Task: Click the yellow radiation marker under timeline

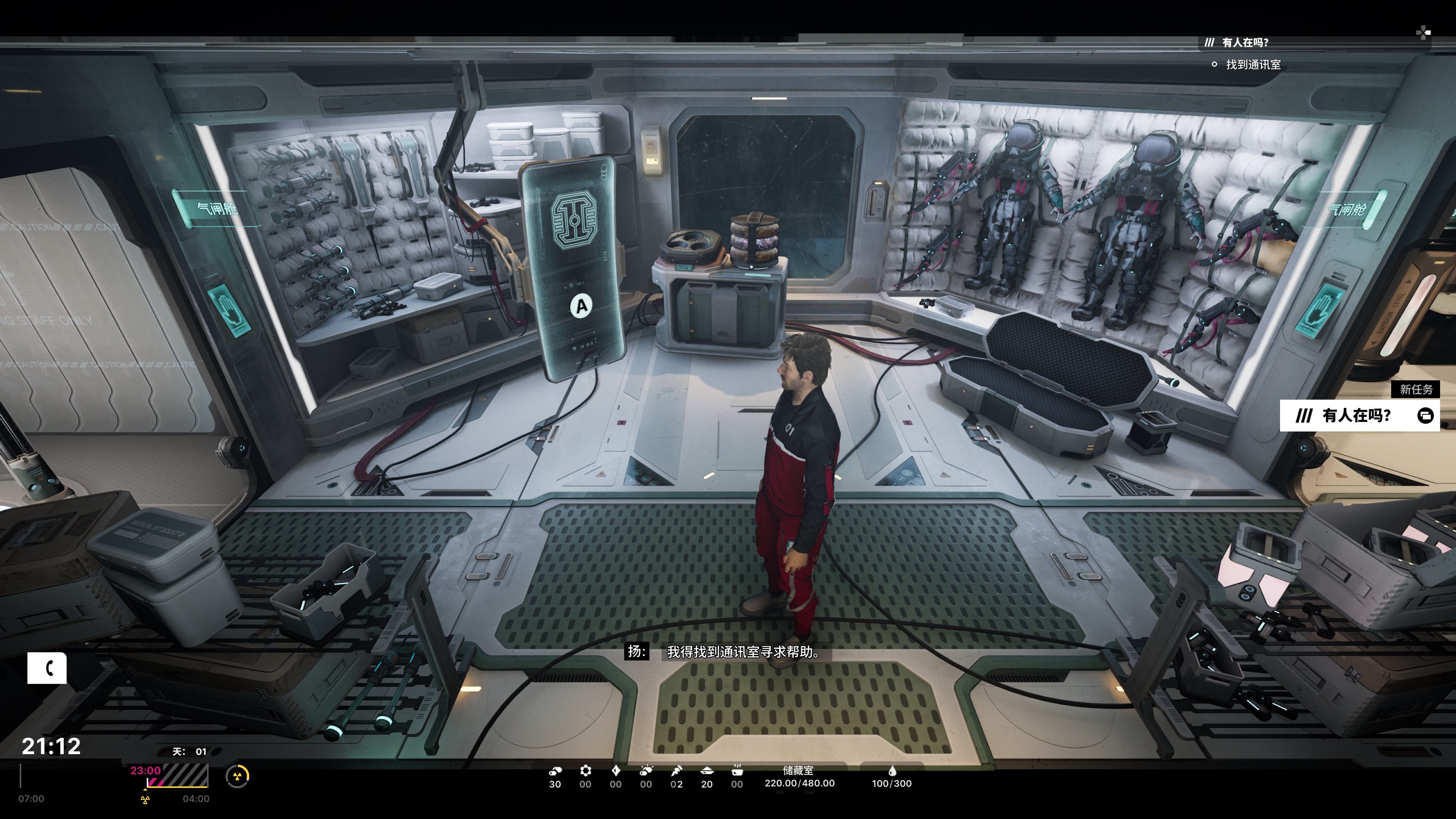Action: 145,800
